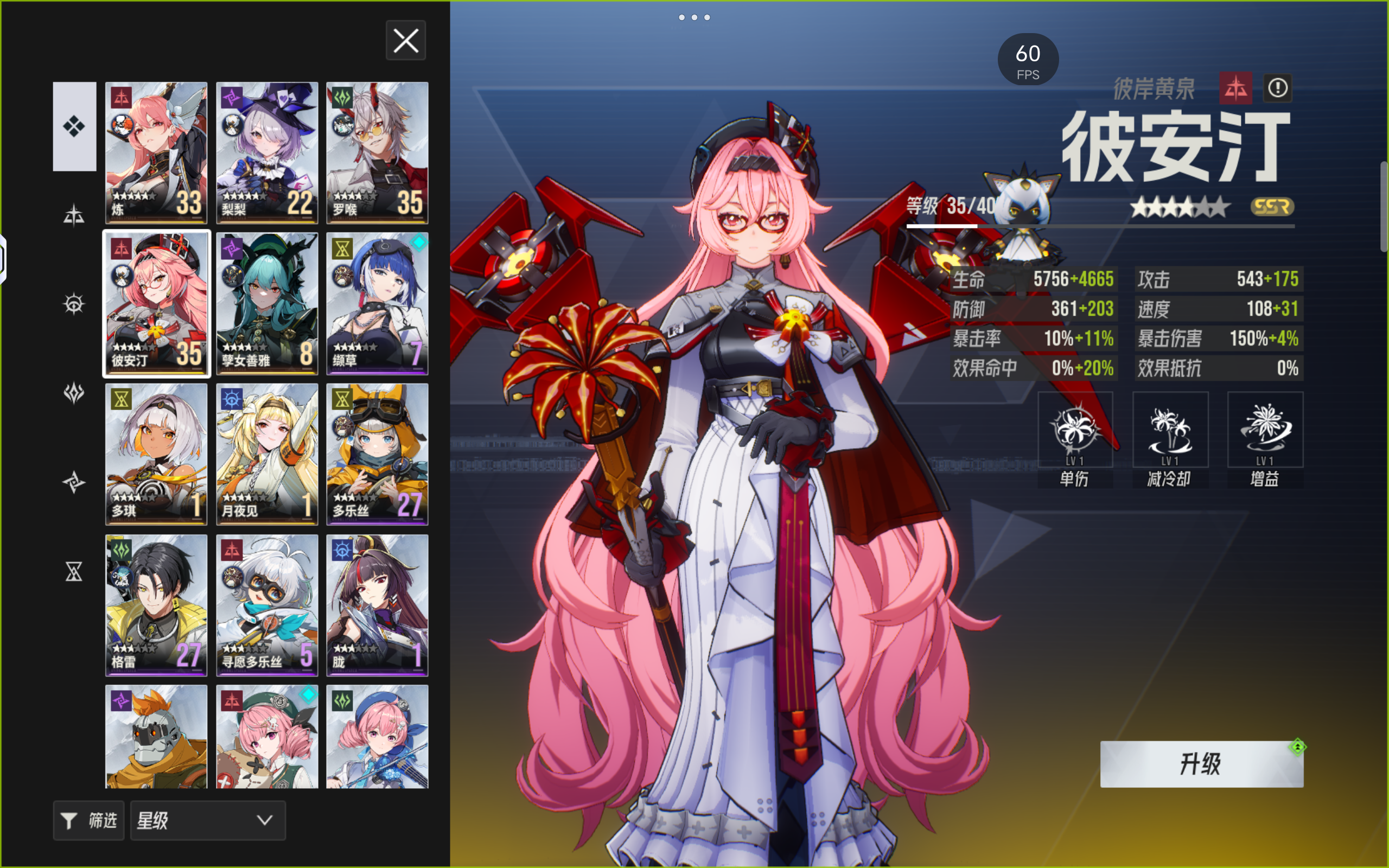
Task: Close the character list panel
Action: click(406, 40)
